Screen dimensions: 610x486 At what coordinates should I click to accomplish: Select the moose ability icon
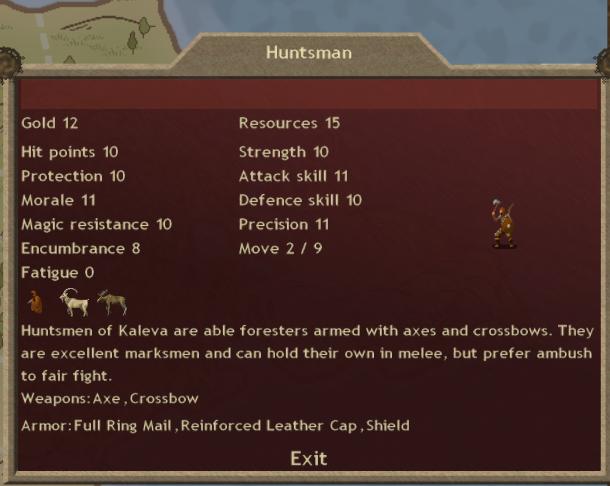point(111,301)
